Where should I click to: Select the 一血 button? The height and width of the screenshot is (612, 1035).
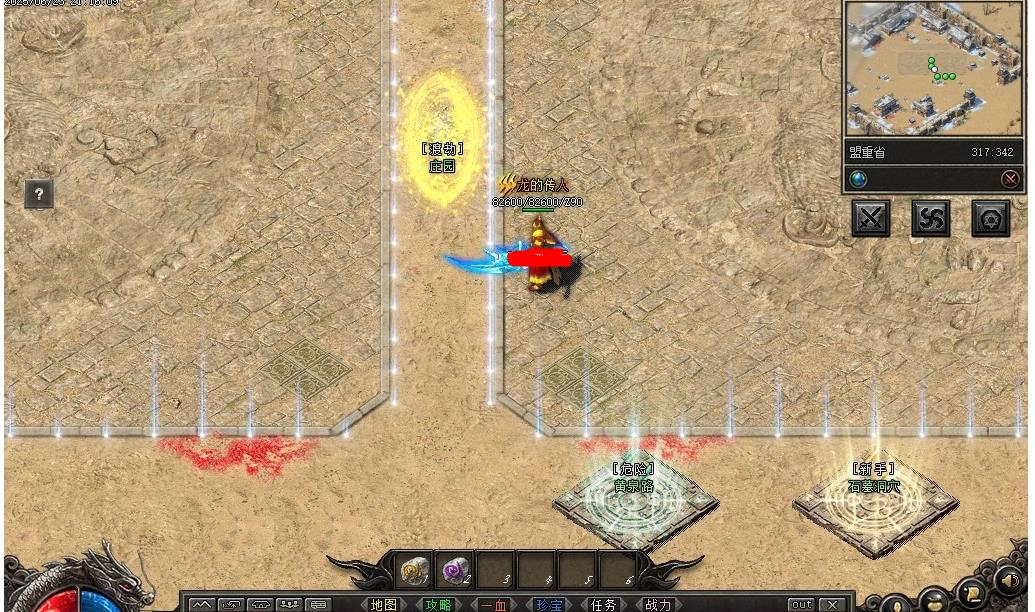pyautogui.click(x=493, y=604)
